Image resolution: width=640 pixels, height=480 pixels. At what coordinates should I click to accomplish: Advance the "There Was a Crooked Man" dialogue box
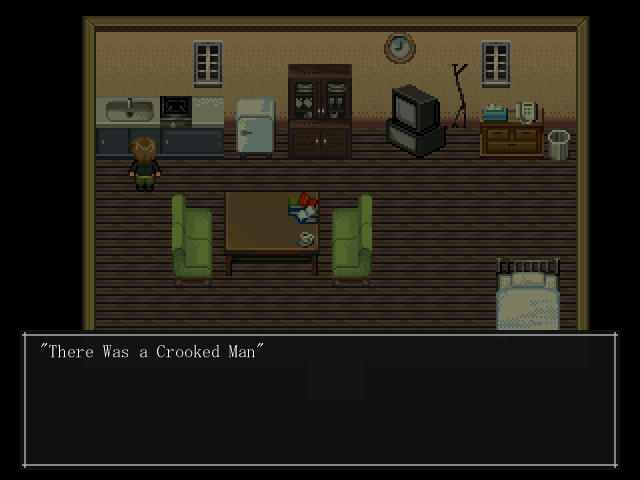tap(320, 400)
